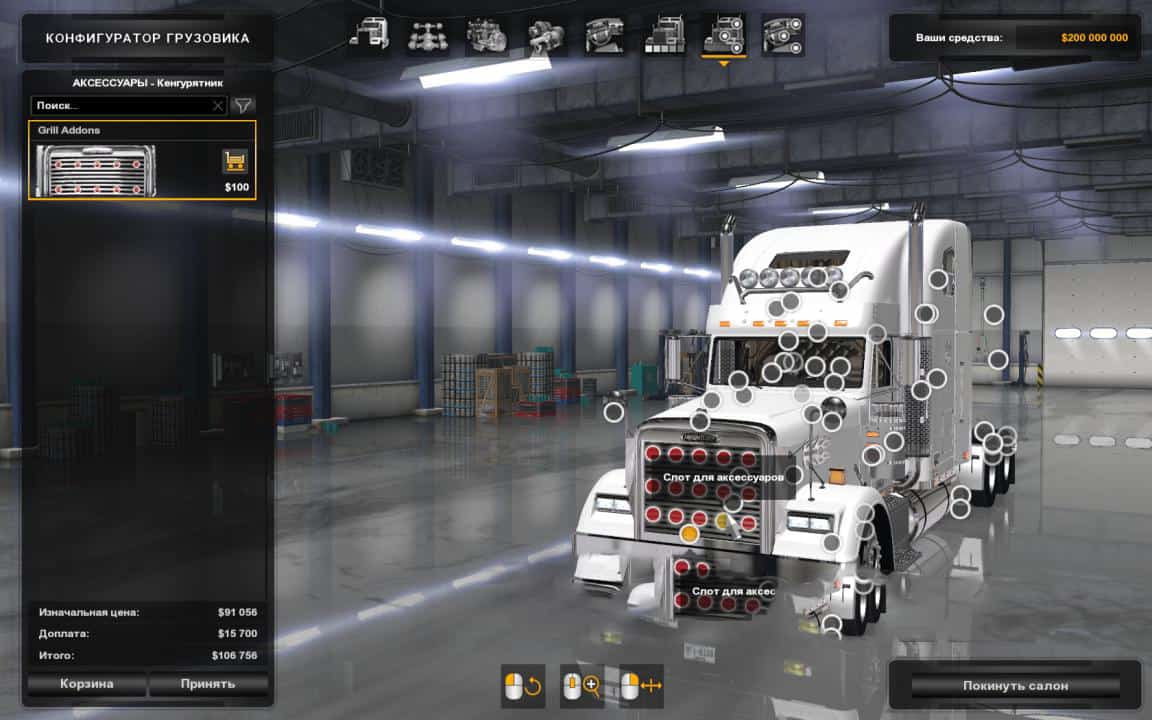
Task: Clear the search box with the X
Action: click(218, 105)
